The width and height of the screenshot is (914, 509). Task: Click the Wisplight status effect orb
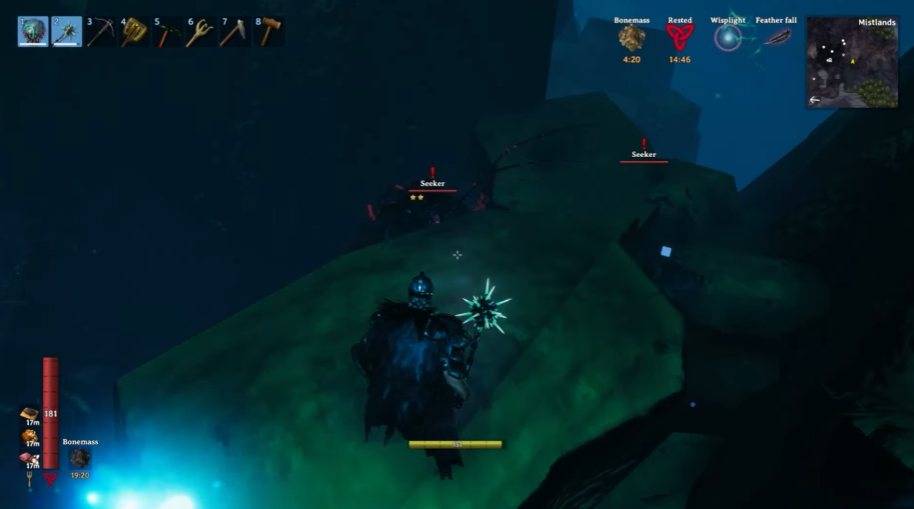tap(728, 38)
